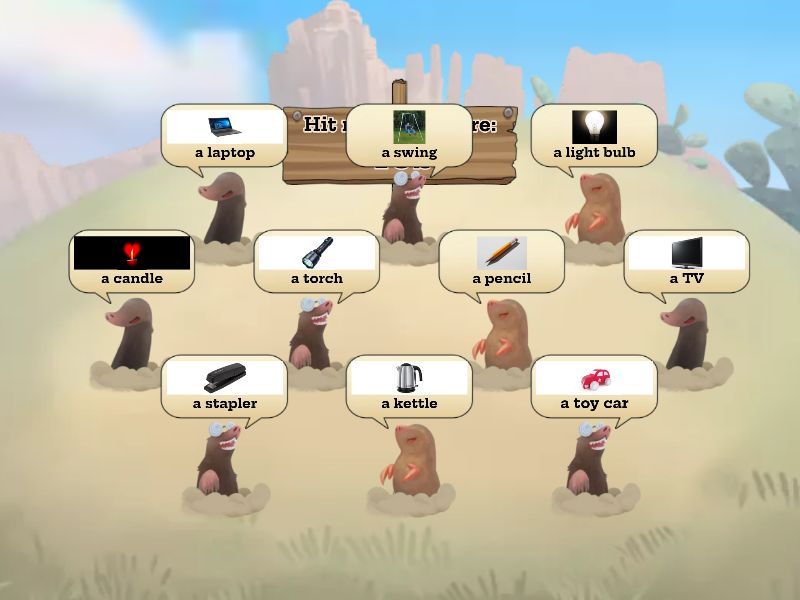Click the a stapler answer bubble
This screenshot has height=600, width=800.
(x=224, y=386)
